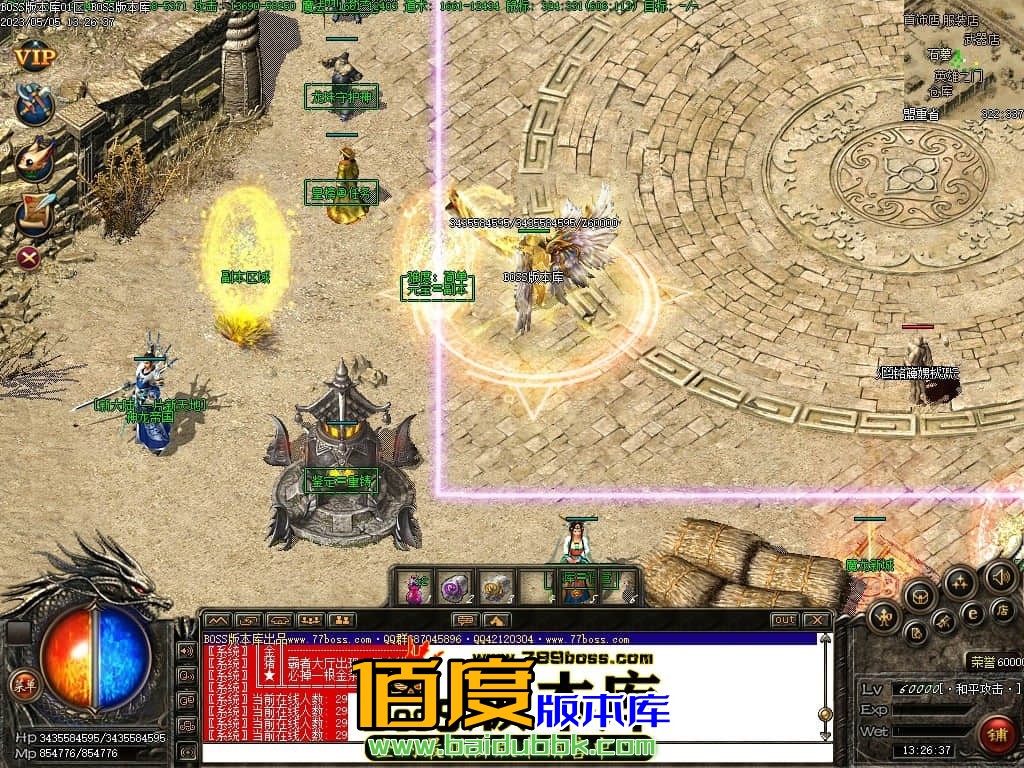Open the character figure icon

coord(884,618)
